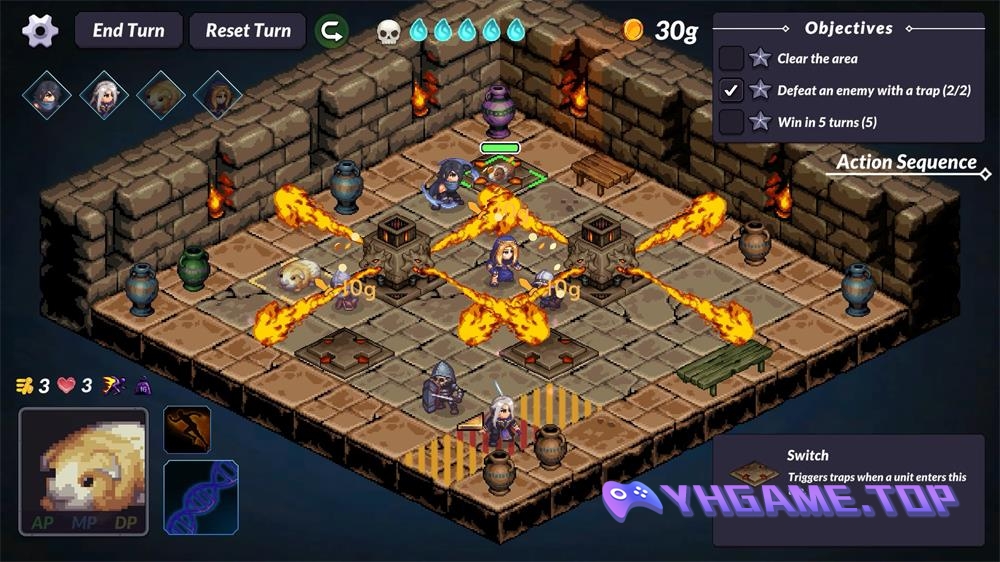This screenshot has height=562, width=1000.
Task: Expand the Action Sequence panel
Action: [907, 163]
